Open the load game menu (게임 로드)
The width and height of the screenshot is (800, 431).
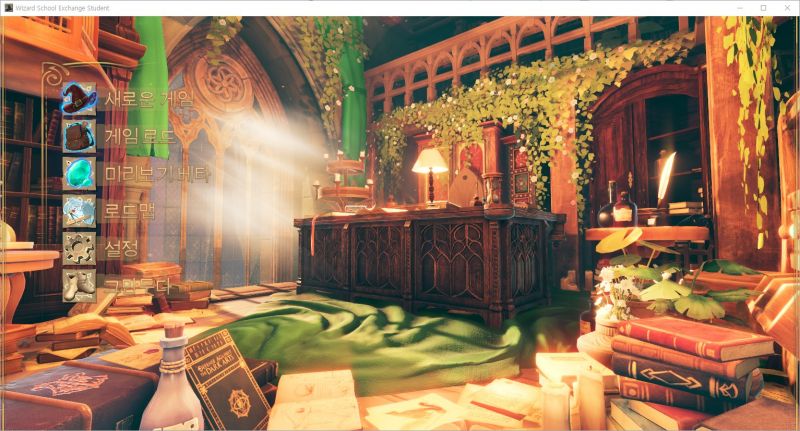click(139, 136)
